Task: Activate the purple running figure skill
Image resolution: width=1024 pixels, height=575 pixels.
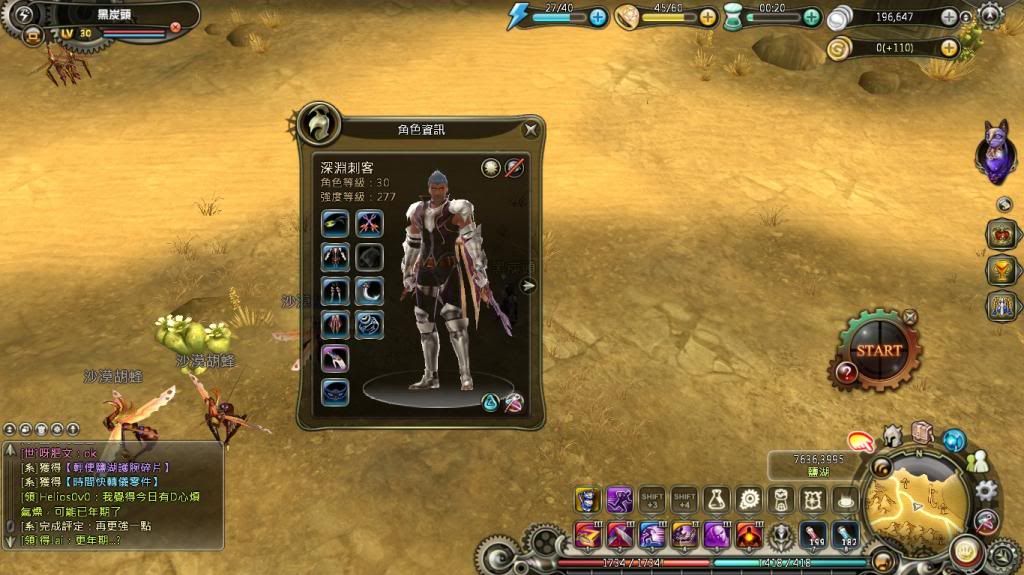Action: [619, 499]
